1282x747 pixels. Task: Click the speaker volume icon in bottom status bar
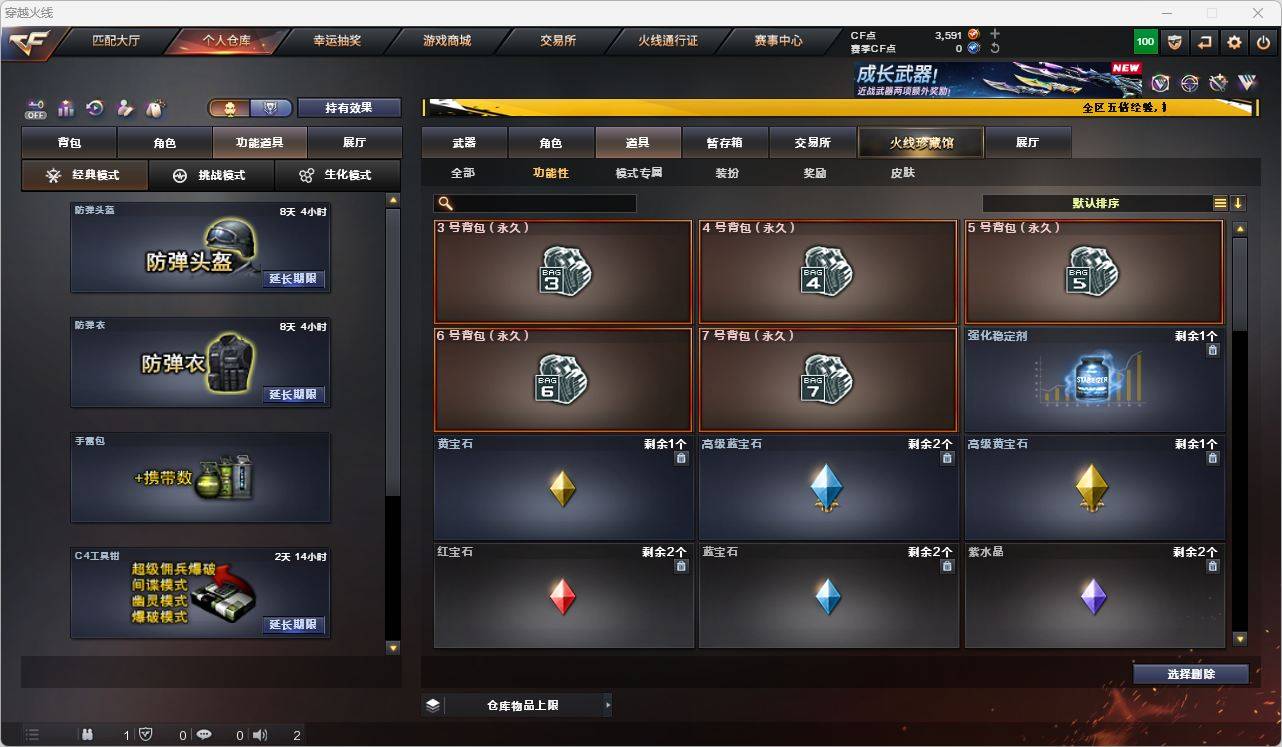tap(259, 735)
